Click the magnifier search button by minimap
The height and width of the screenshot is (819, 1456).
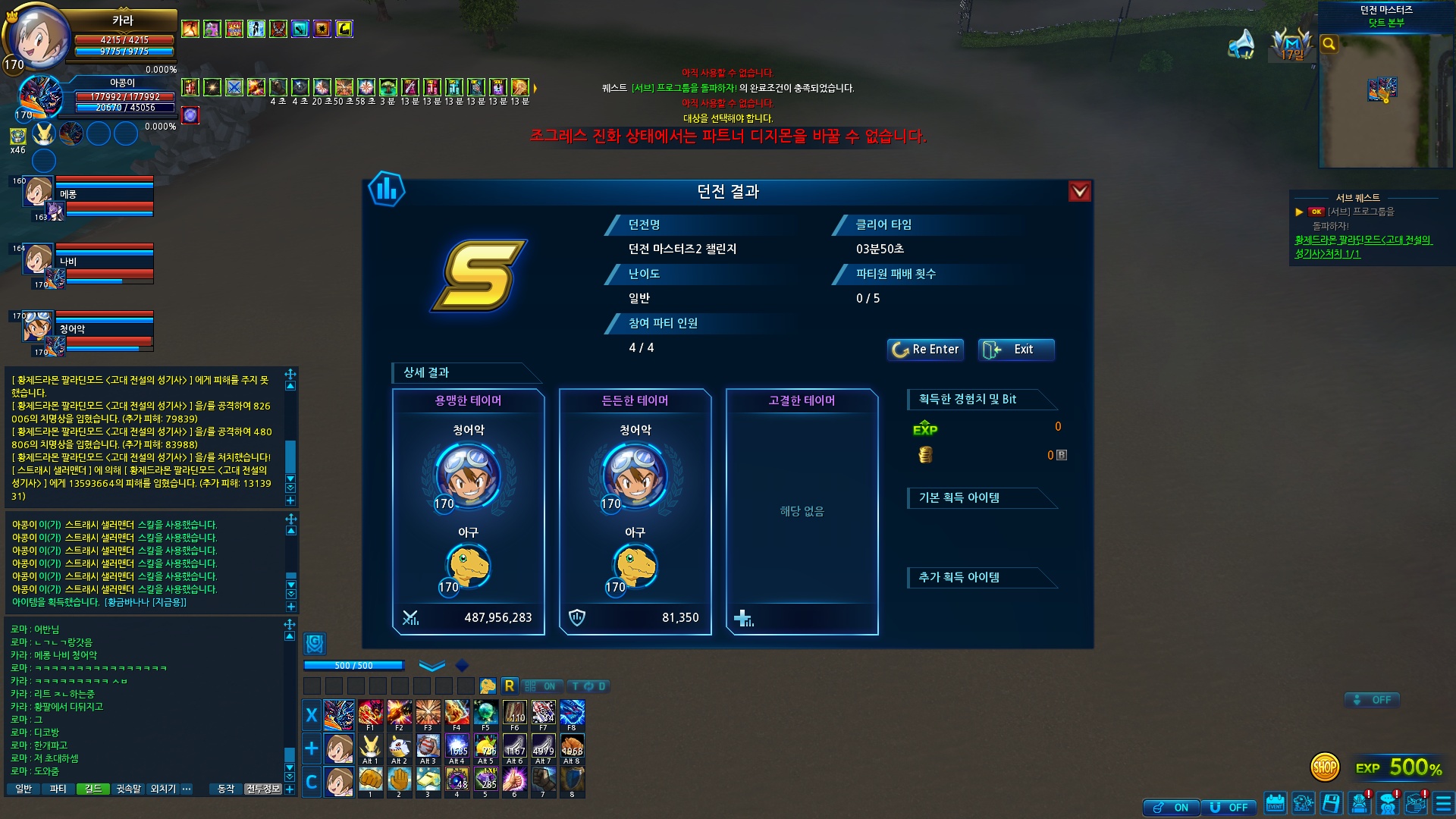pyautogui.click(x=1329, y=44)
